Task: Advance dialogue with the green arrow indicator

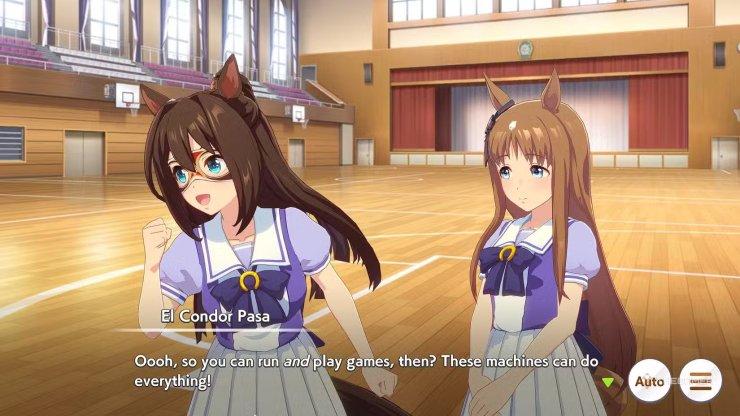Action: pyautogui.click(x=606, y=381)
